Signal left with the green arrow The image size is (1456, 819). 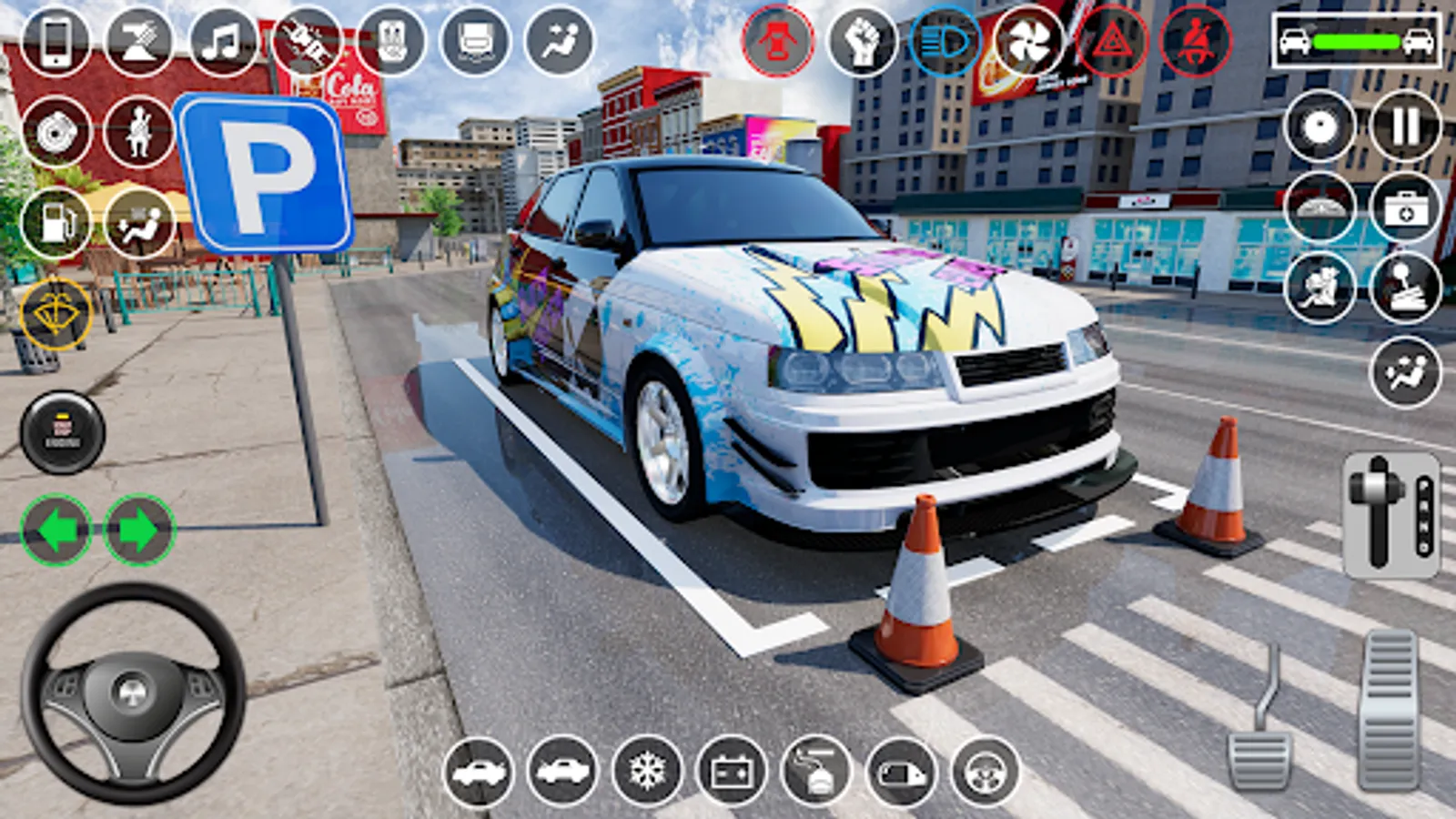pos(56,530)
